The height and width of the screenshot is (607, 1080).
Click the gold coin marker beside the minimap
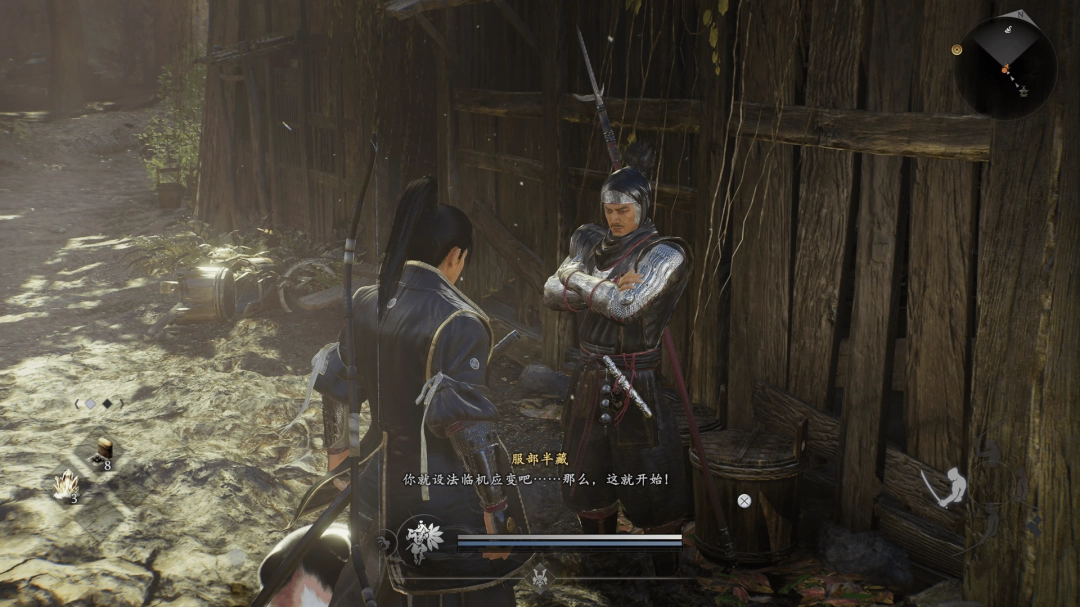[x=957, y=49]
